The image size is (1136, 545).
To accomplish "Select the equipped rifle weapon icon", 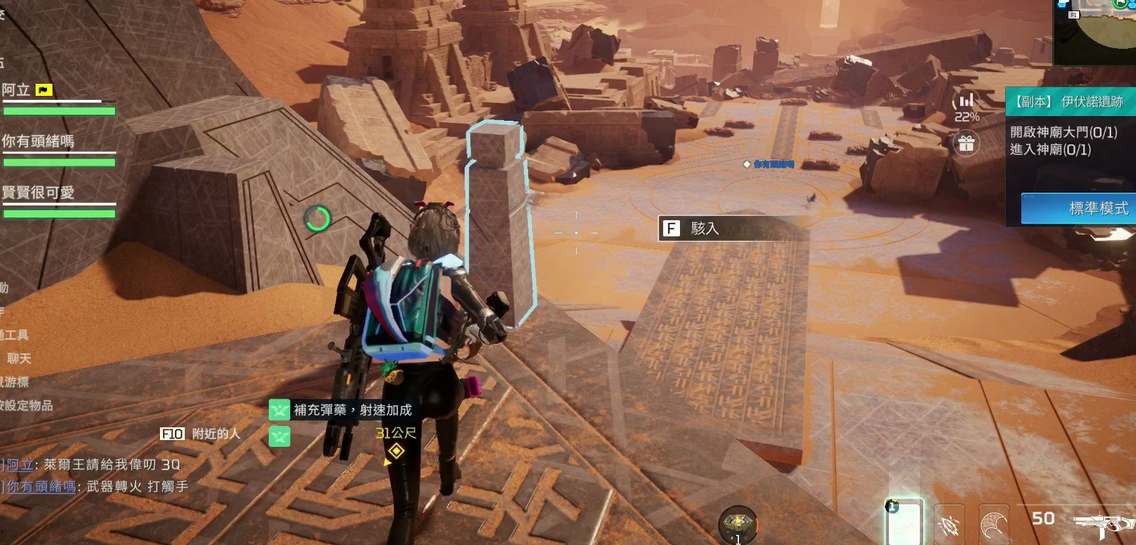I will click(x=1102, y=523).
